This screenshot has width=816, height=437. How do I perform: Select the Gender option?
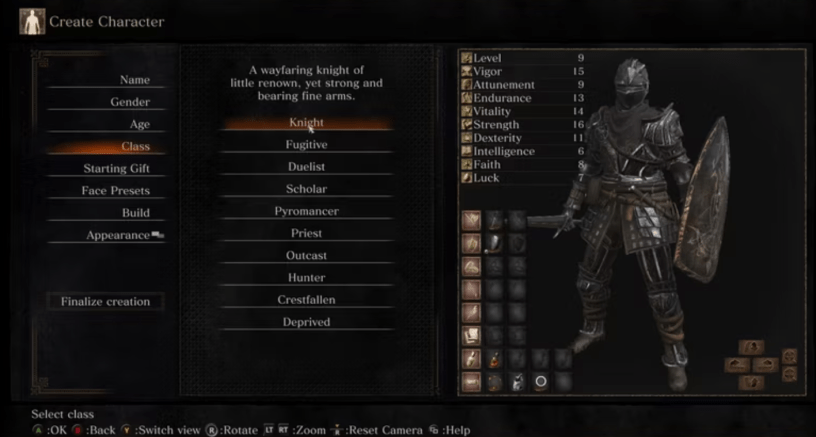pos(130,102)
